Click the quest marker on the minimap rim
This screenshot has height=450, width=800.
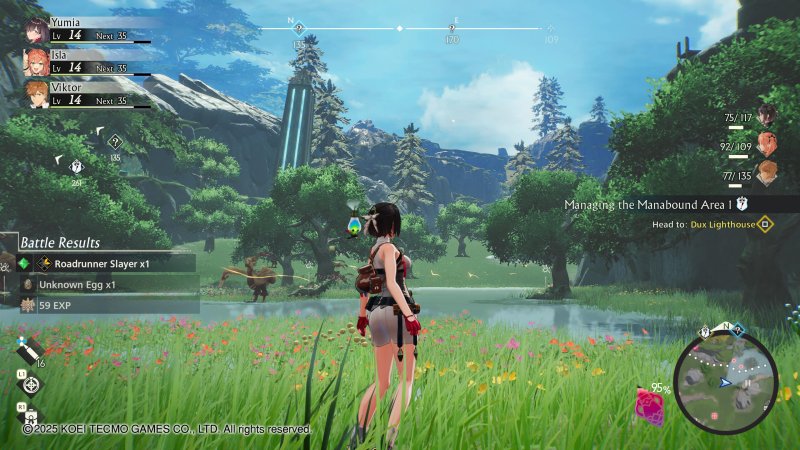(705, 331)
